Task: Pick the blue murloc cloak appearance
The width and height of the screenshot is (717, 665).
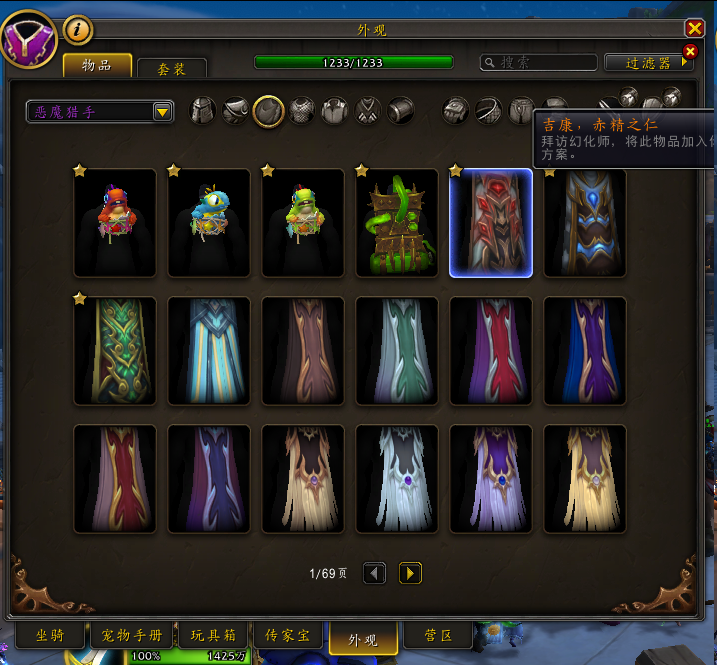Action: pyautogui.click(x=209, y=222)
